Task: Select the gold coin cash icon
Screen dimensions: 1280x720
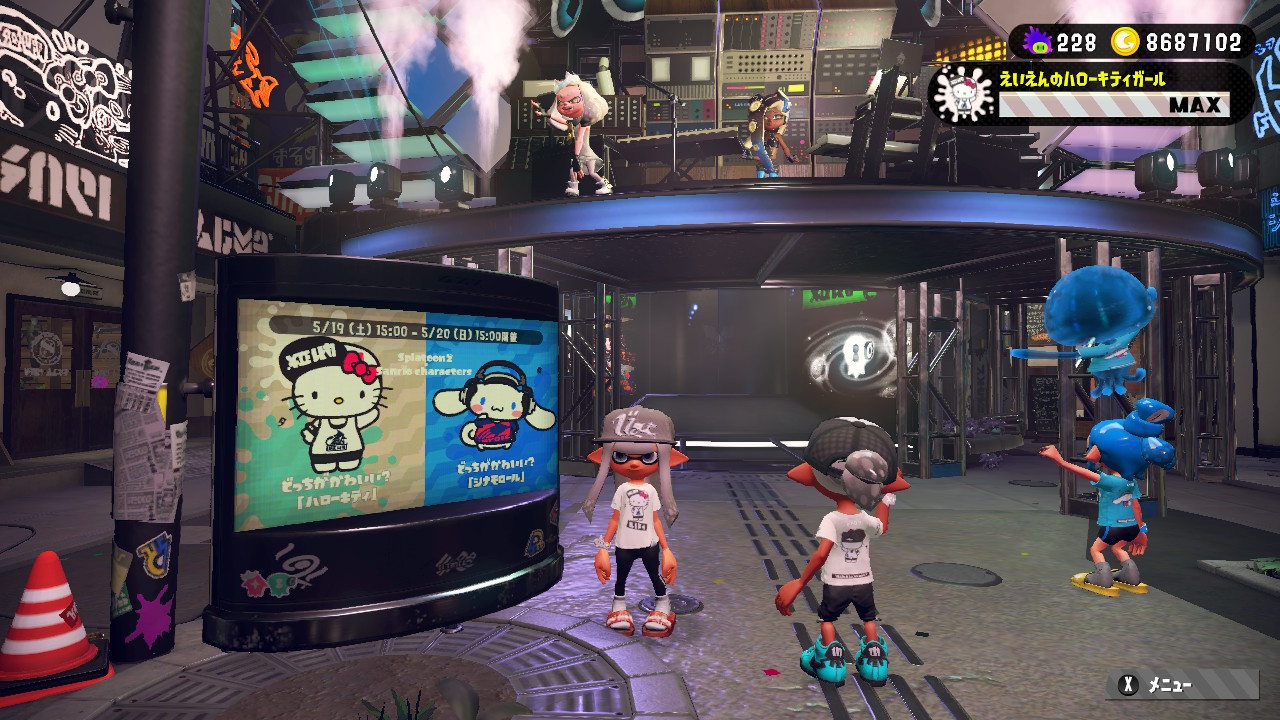Action: [x=1128, y=42]
